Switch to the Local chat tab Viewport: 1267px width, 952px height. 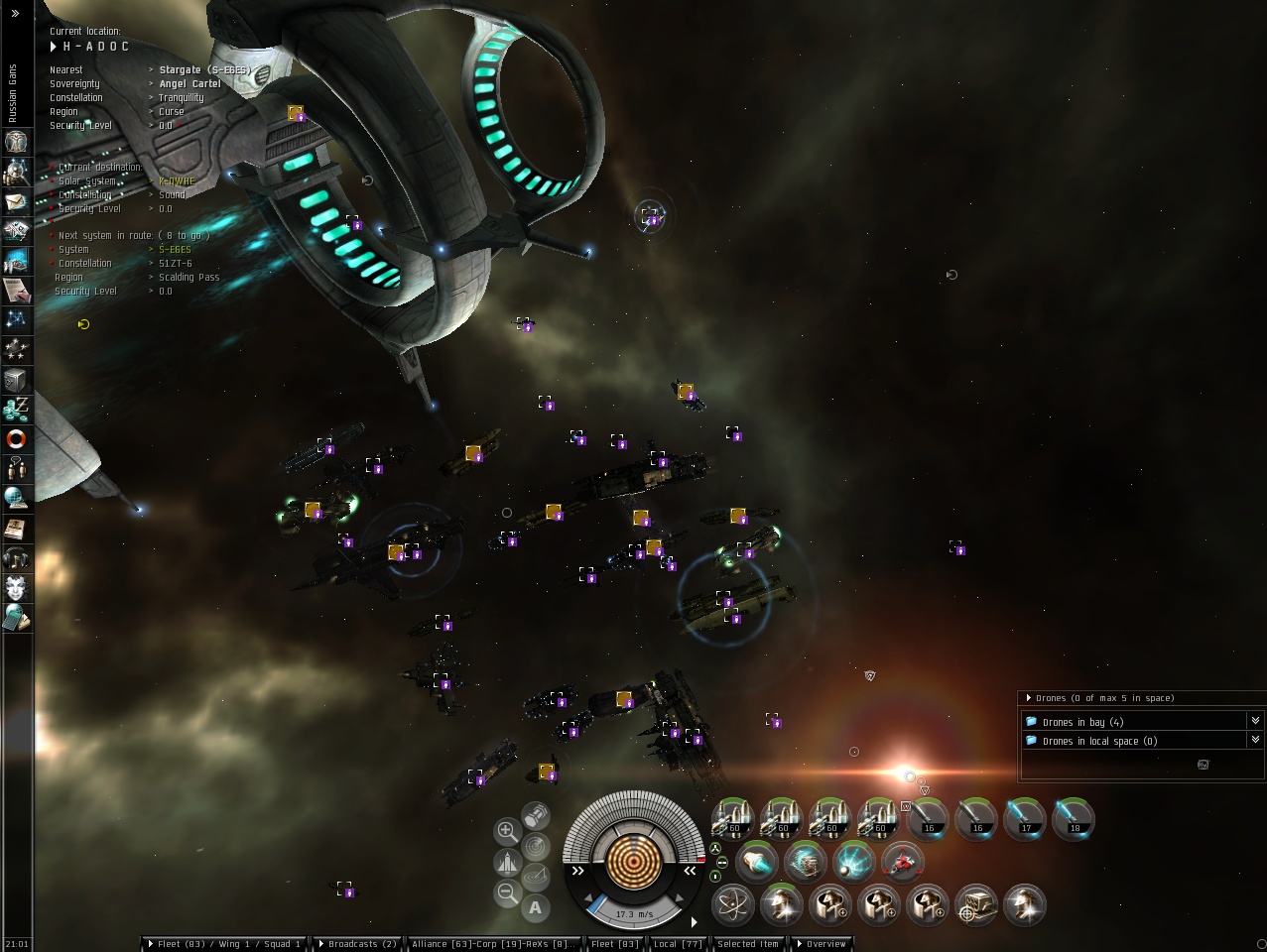pos(678,944)
